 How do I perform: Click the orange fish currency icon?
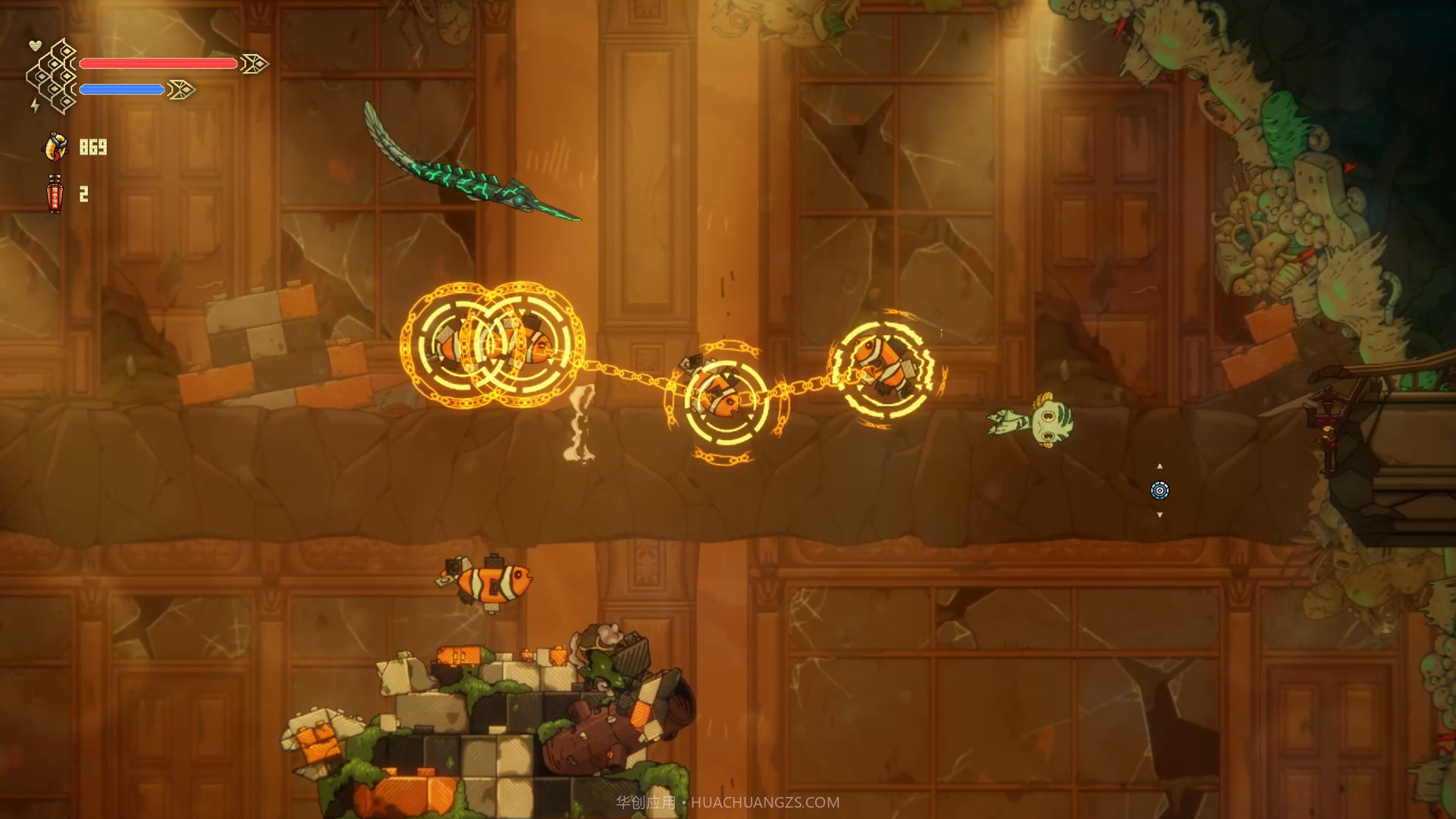(x=55, y=146)
